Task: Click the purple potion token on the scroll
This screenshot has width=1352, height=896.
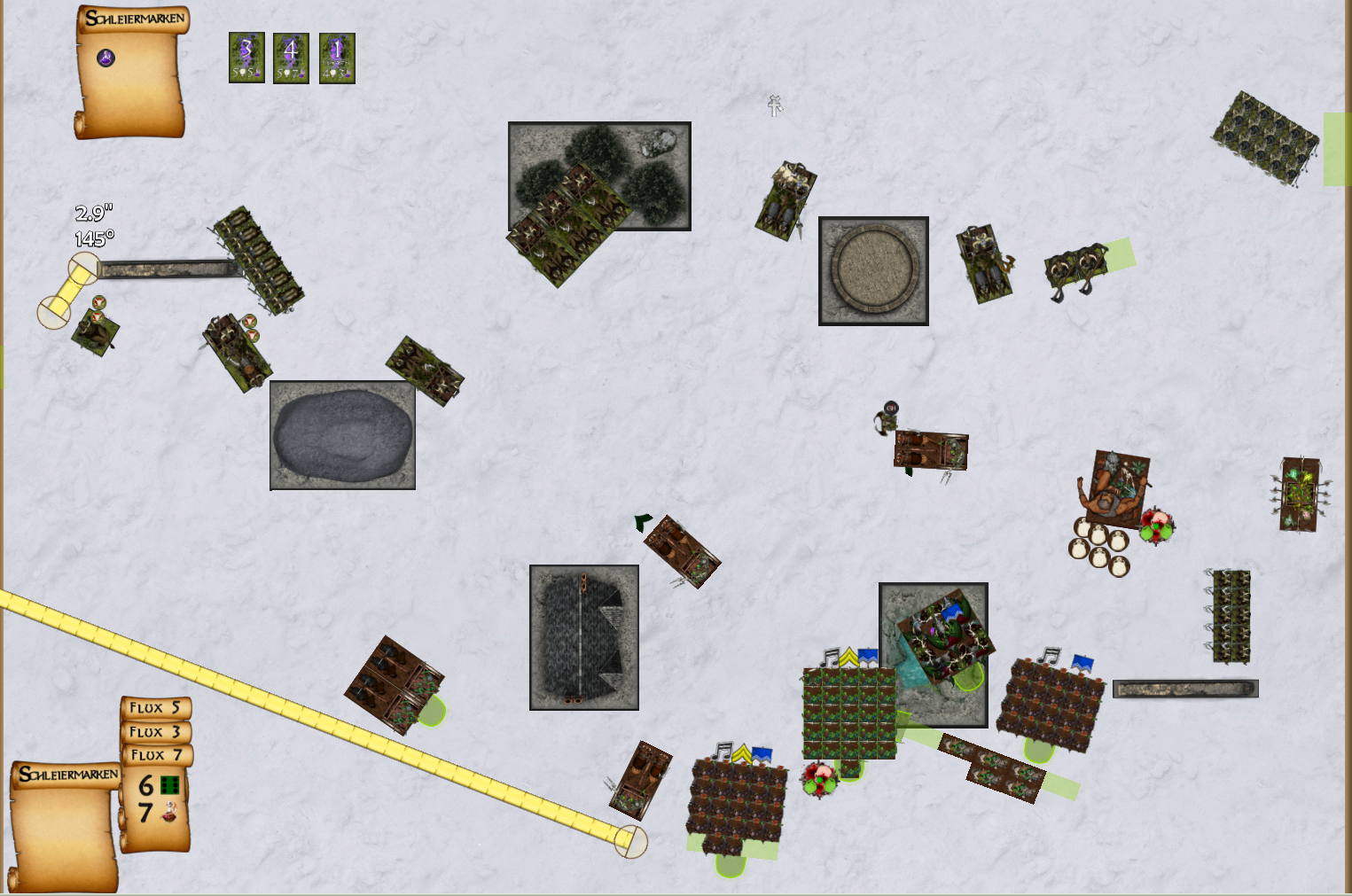Action: point(106,58)
